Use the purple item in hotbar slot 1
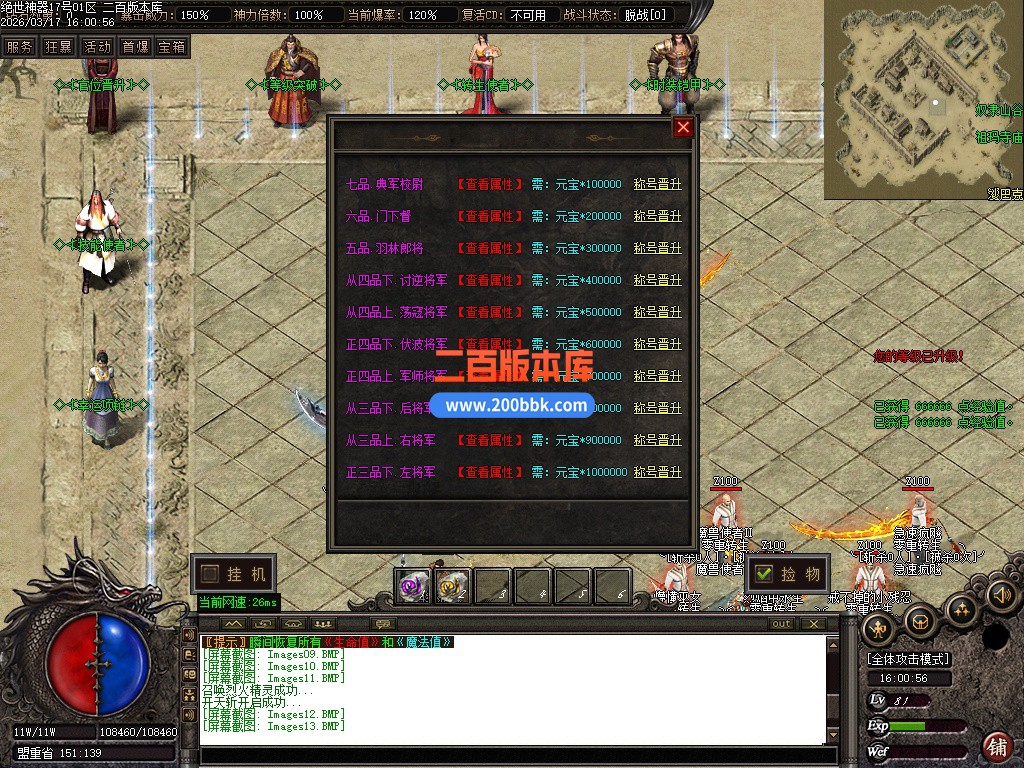Image resolution: width=1024 pixels, height=768 pixels. point(412,587)
